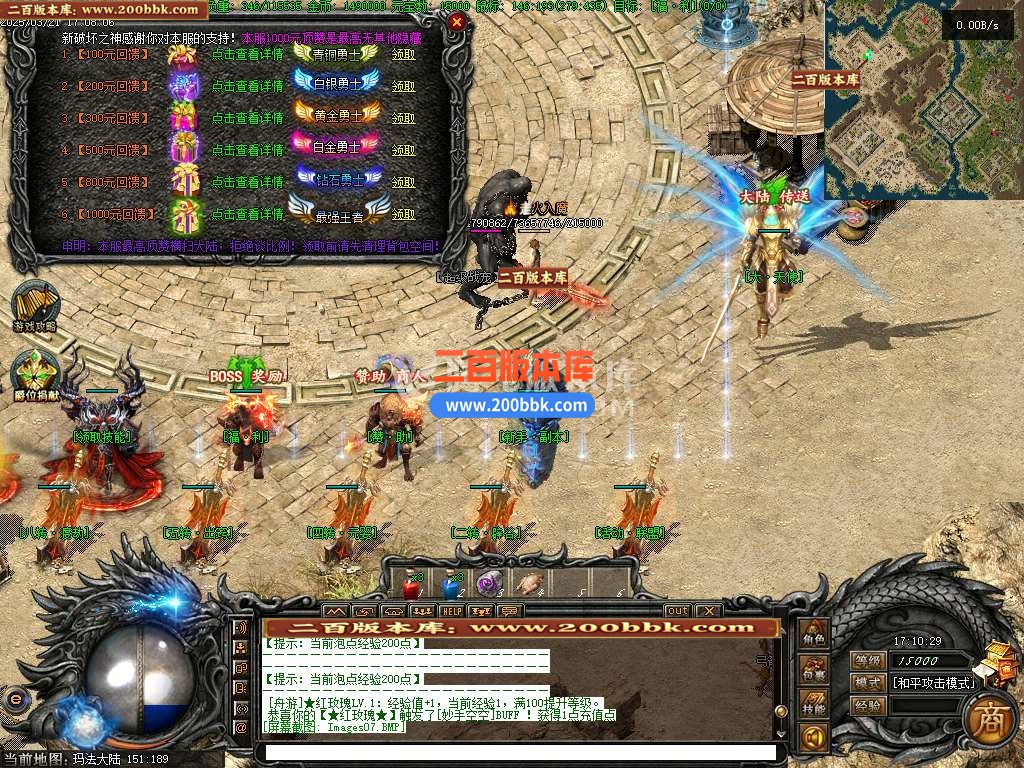Screen dimensions: 1024x768
Task: Open the 游戏攻略 game guide icon
Action: tap(35, 304)
